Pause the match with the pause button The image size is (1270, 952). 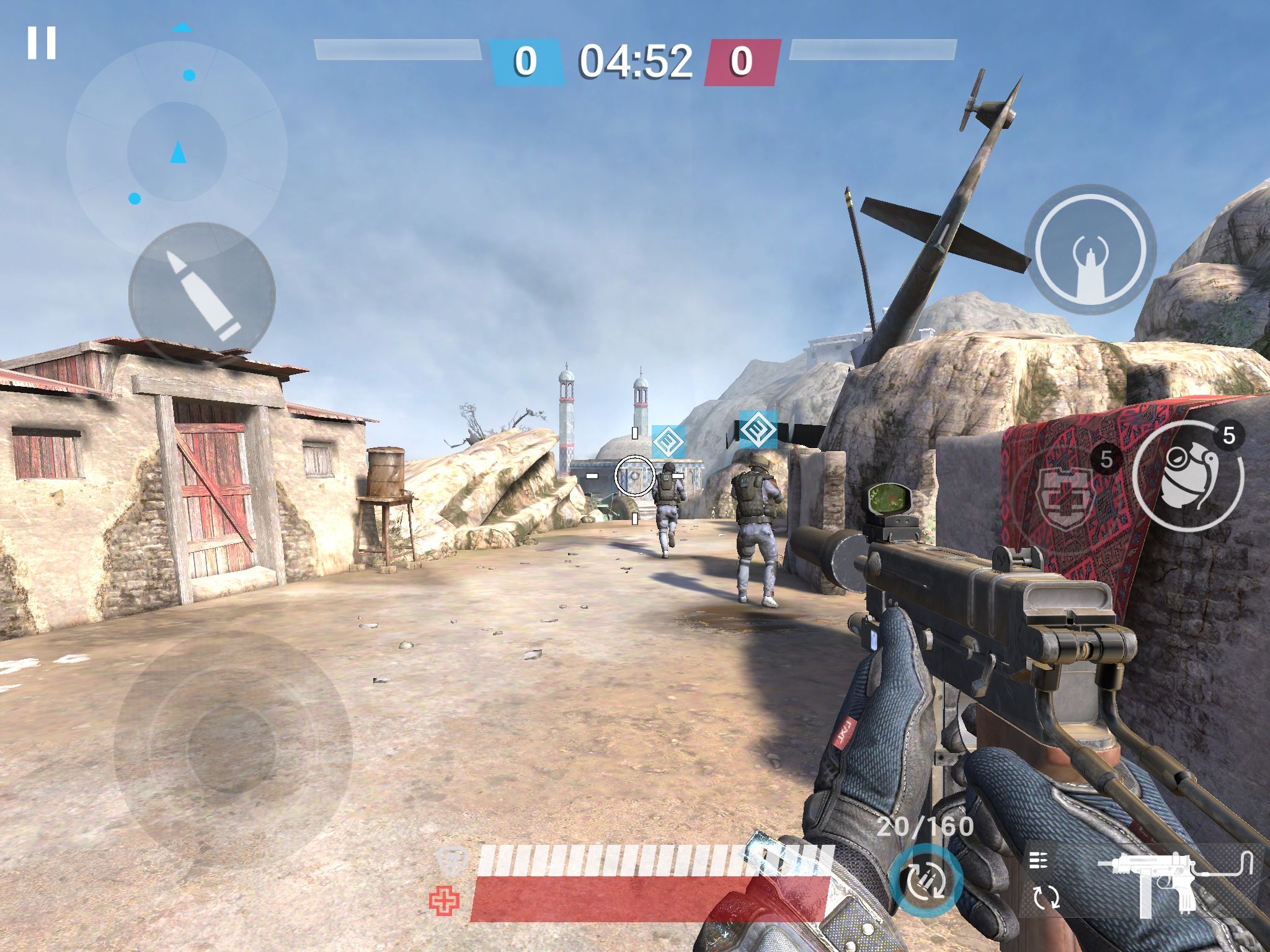42,43
